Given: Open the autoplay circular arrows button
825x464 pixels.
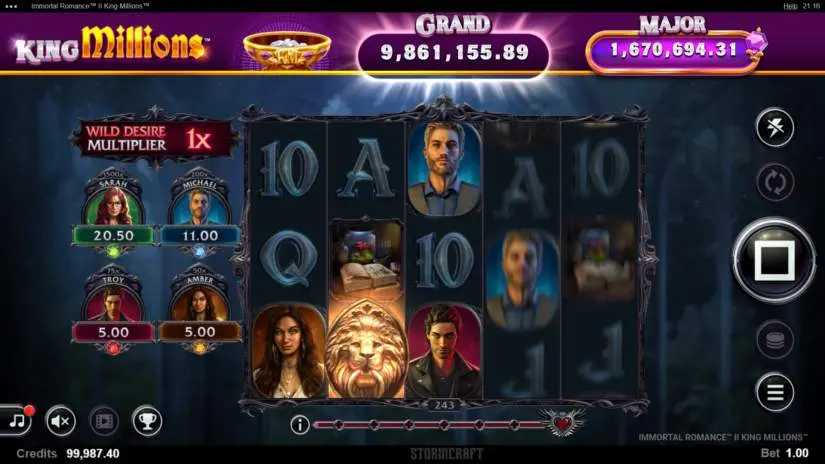Looking at the screenshot, I should [774, 183].
